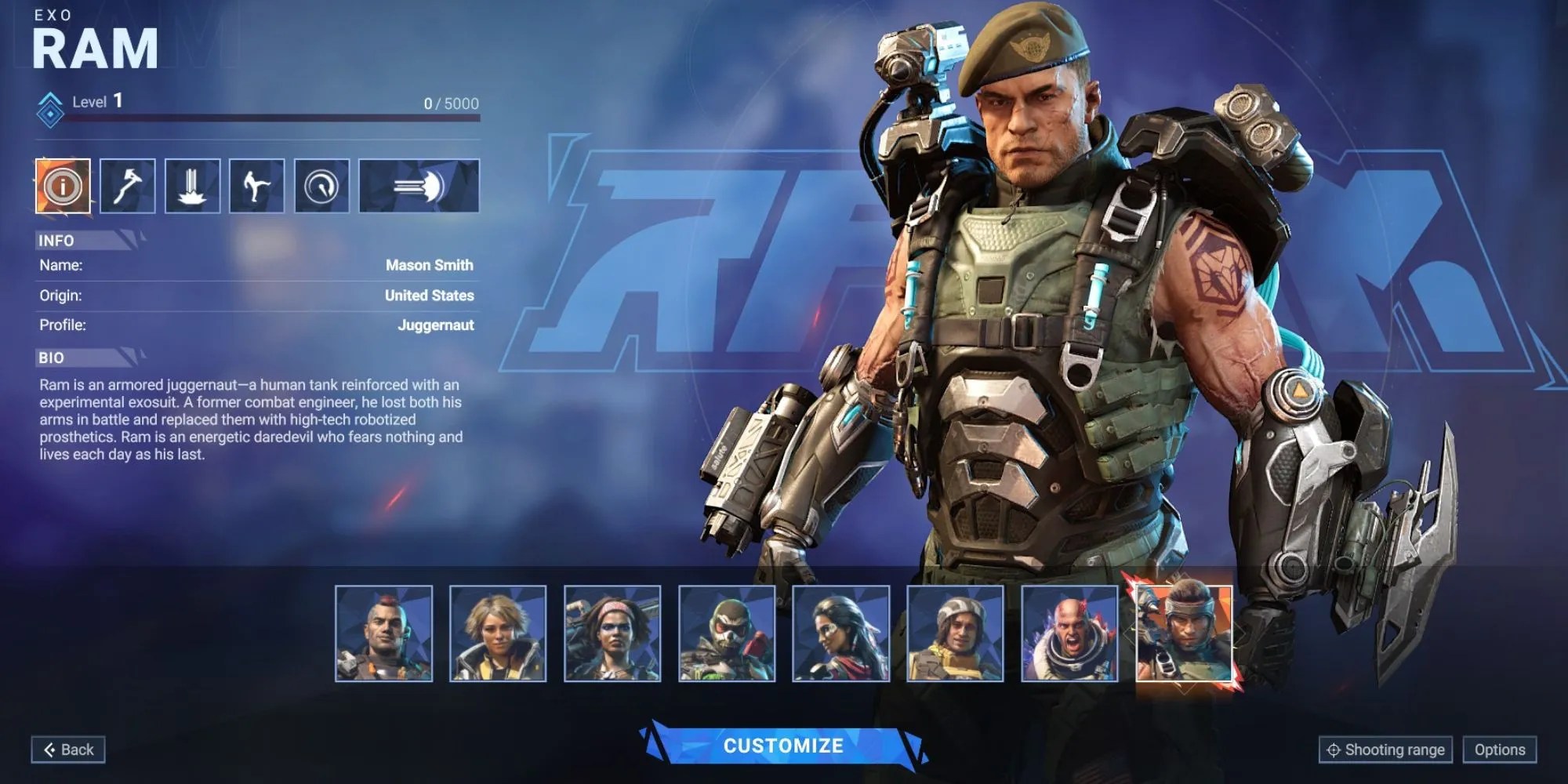
Task: Enter the Shooting range
Action: [x=1388, y=750]
